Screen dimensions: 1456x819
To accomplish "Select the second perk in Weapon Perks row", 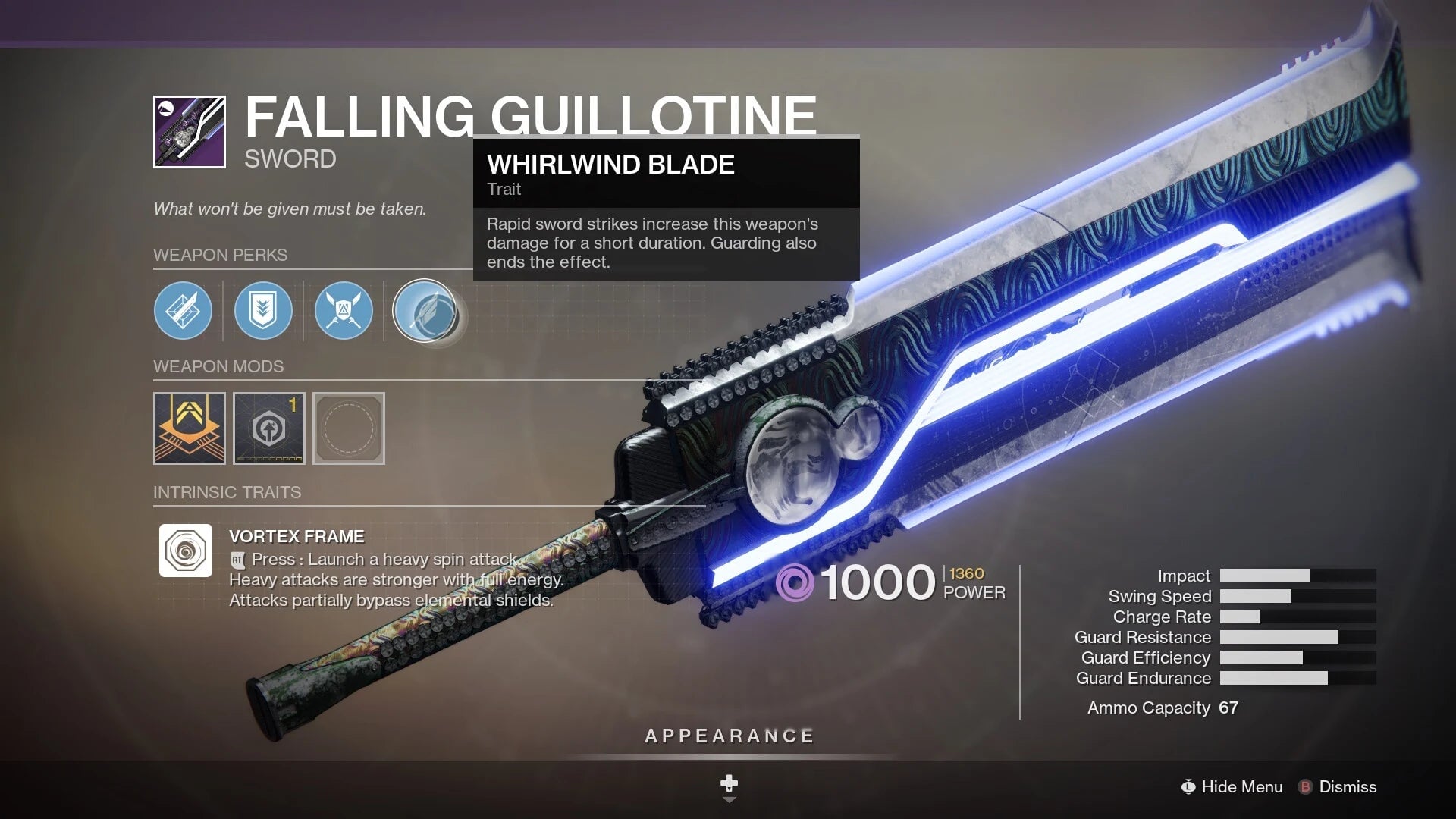I will (x=263, y=311).
